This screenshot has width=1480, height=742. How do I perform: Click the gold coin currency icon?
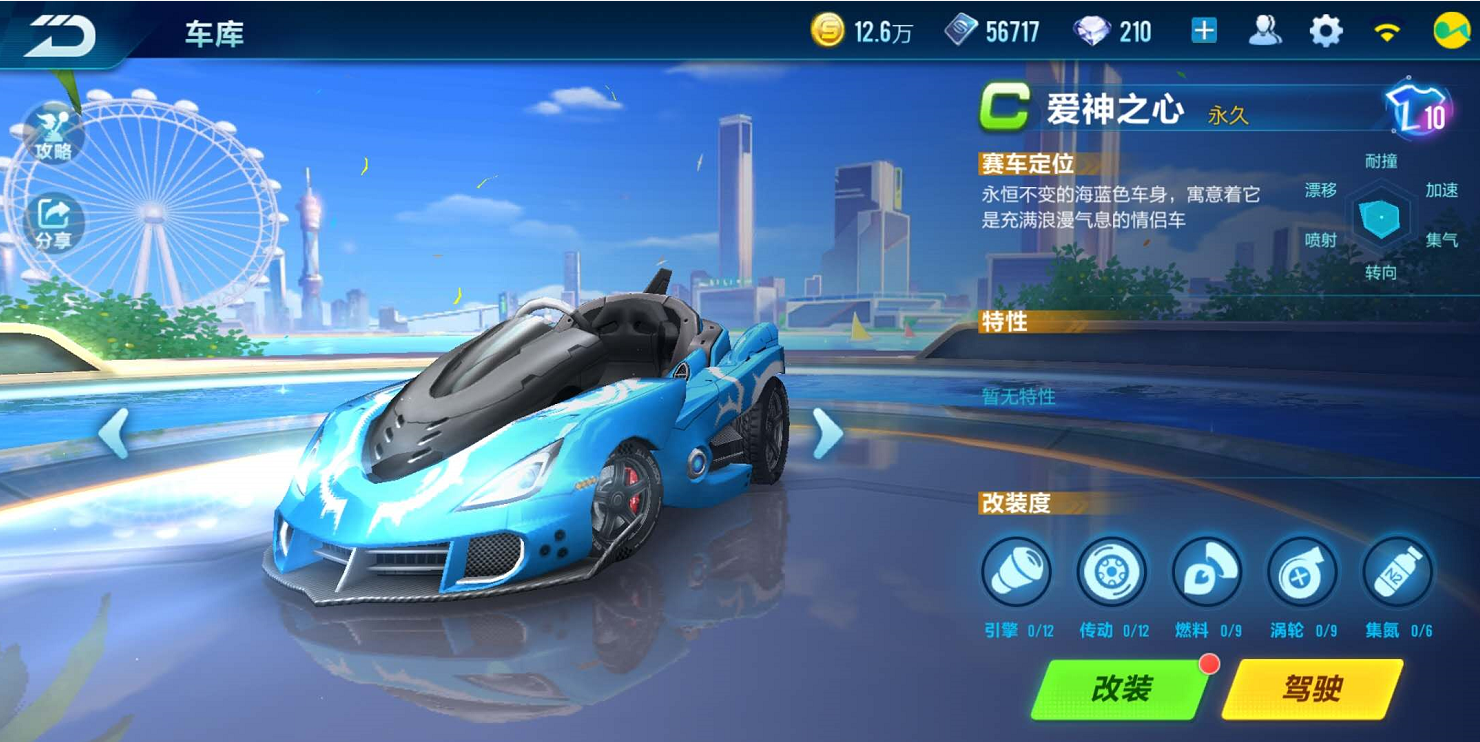click(828, 32)
